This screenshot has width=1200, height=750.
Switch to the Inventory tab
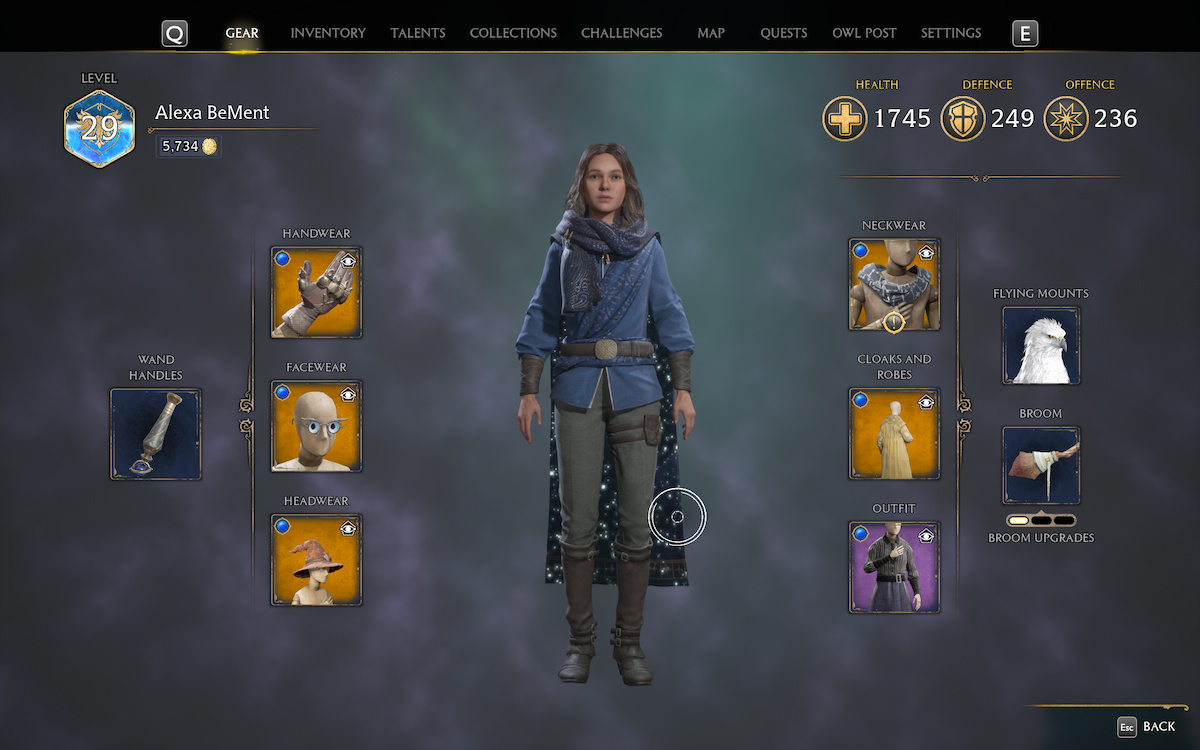pos(328,33)
